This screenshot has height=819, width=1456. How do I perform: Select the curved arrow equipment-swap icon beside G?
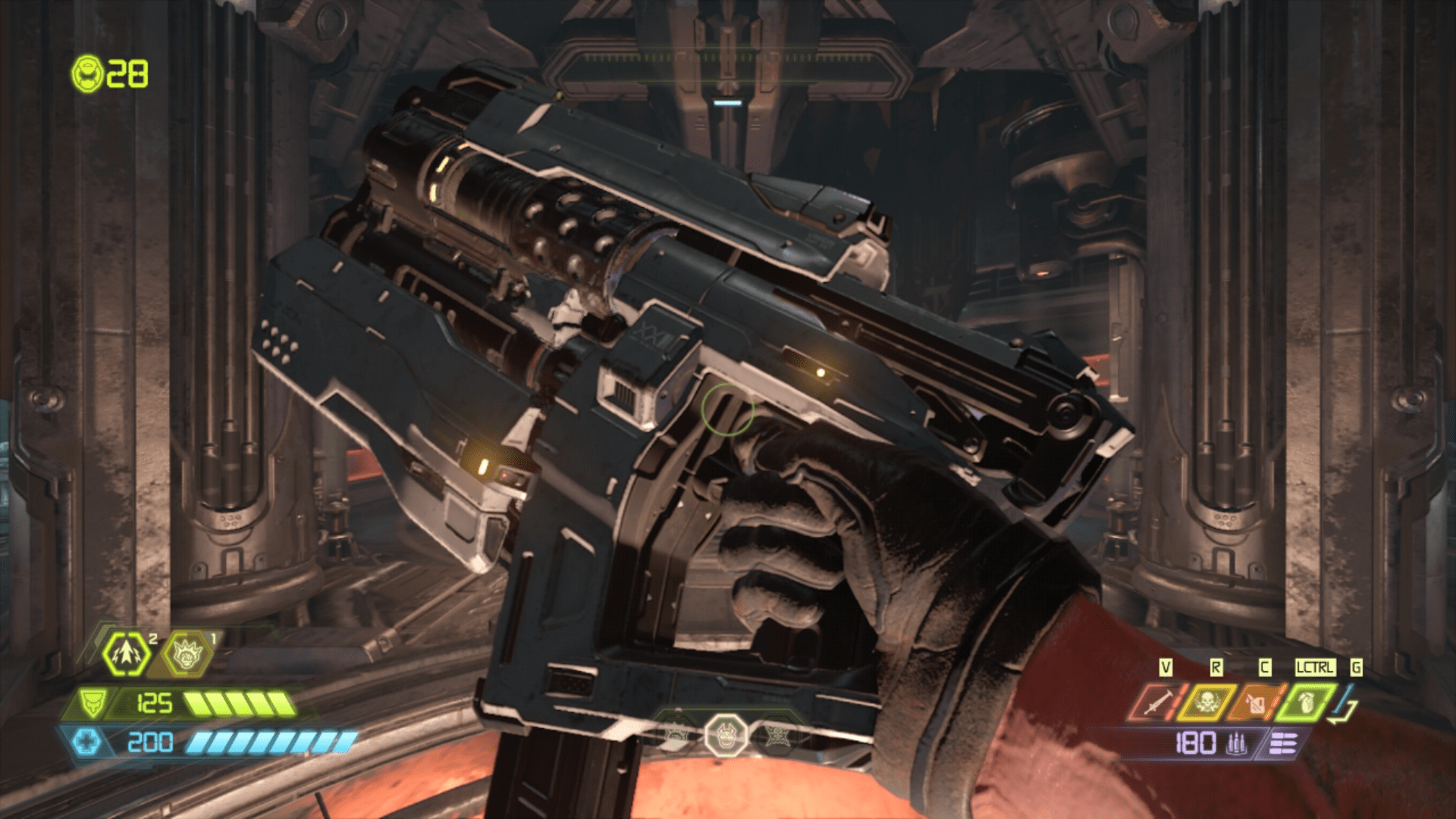pyautogui.click(x=1341, y=706)
